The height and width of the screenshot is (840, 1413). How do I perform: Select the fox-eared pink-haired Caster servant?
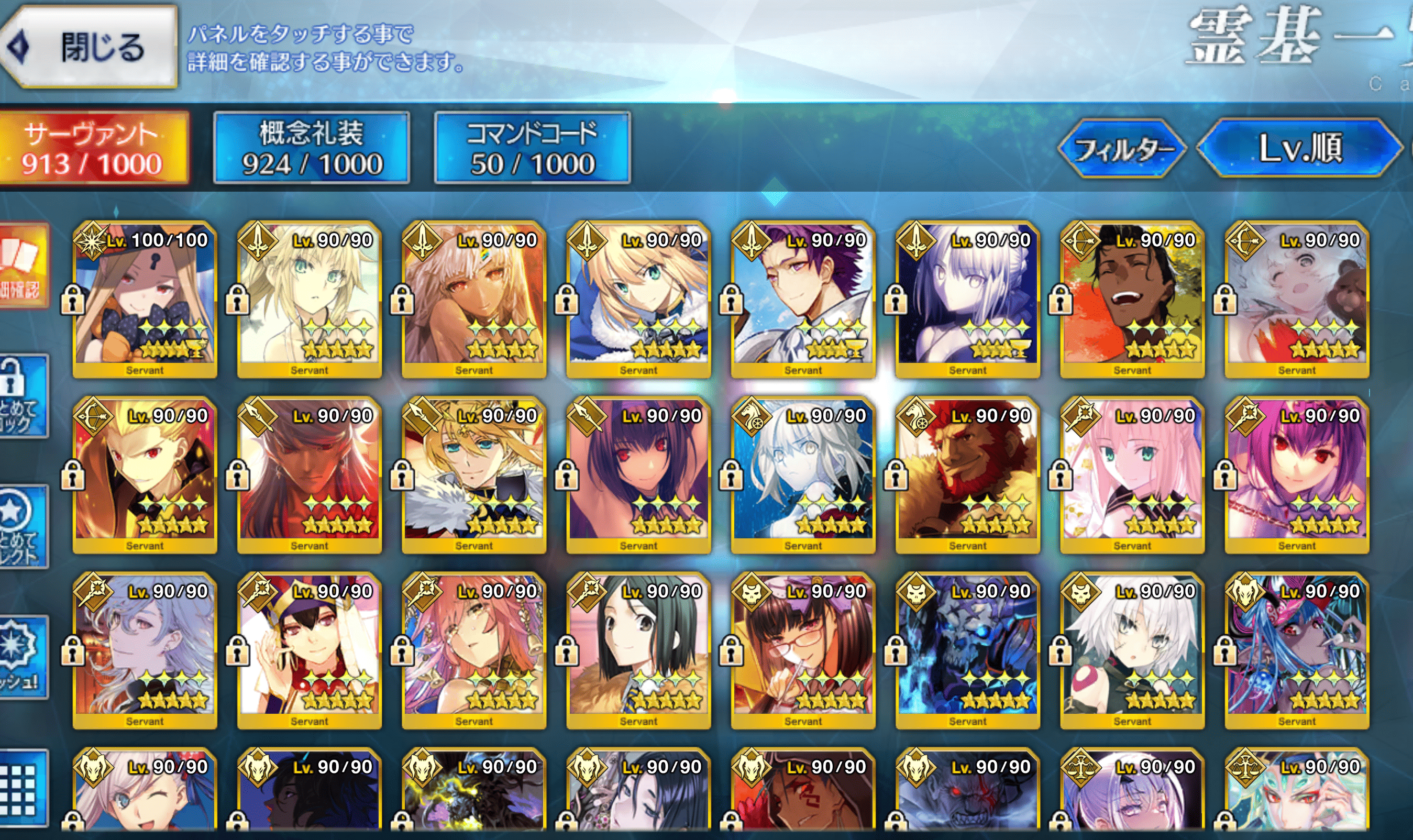474,650
